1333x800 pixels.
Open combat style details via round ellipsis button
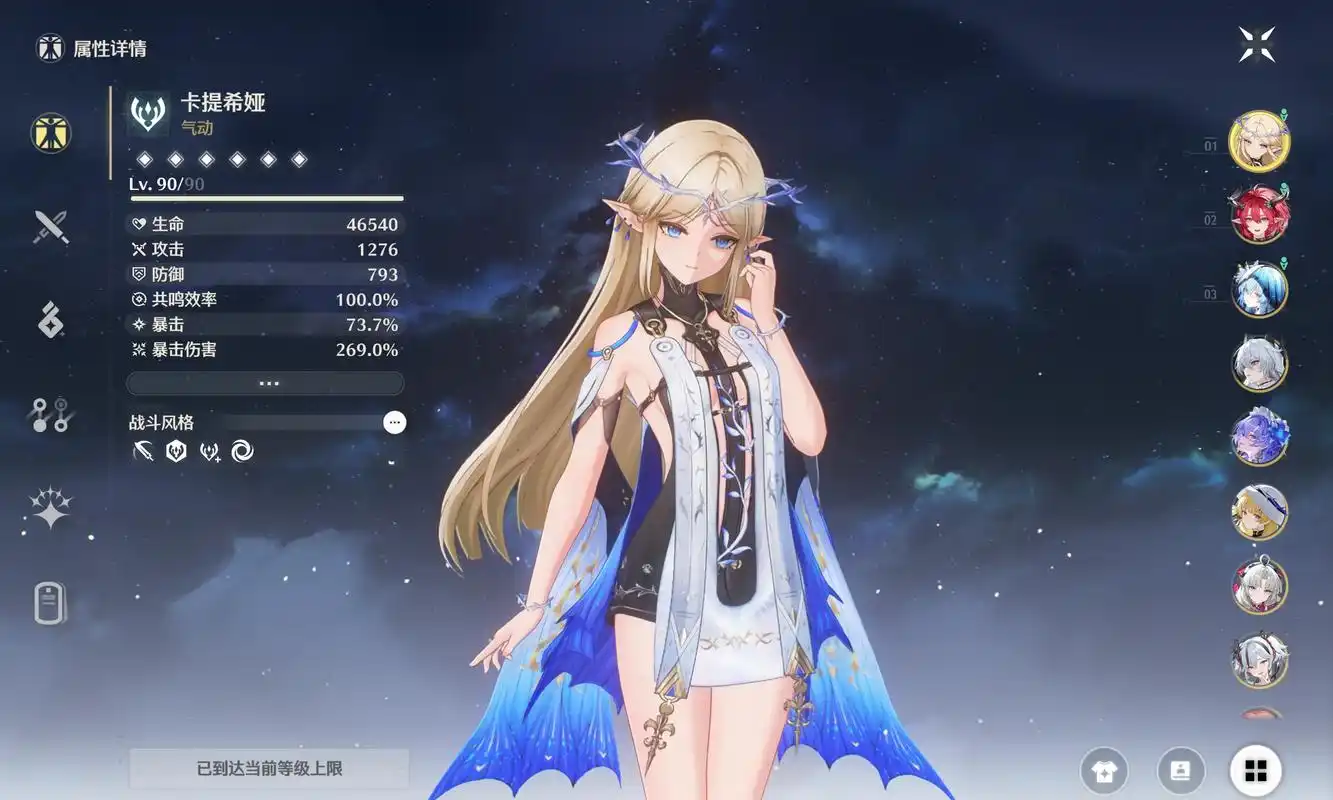point(395,422)
